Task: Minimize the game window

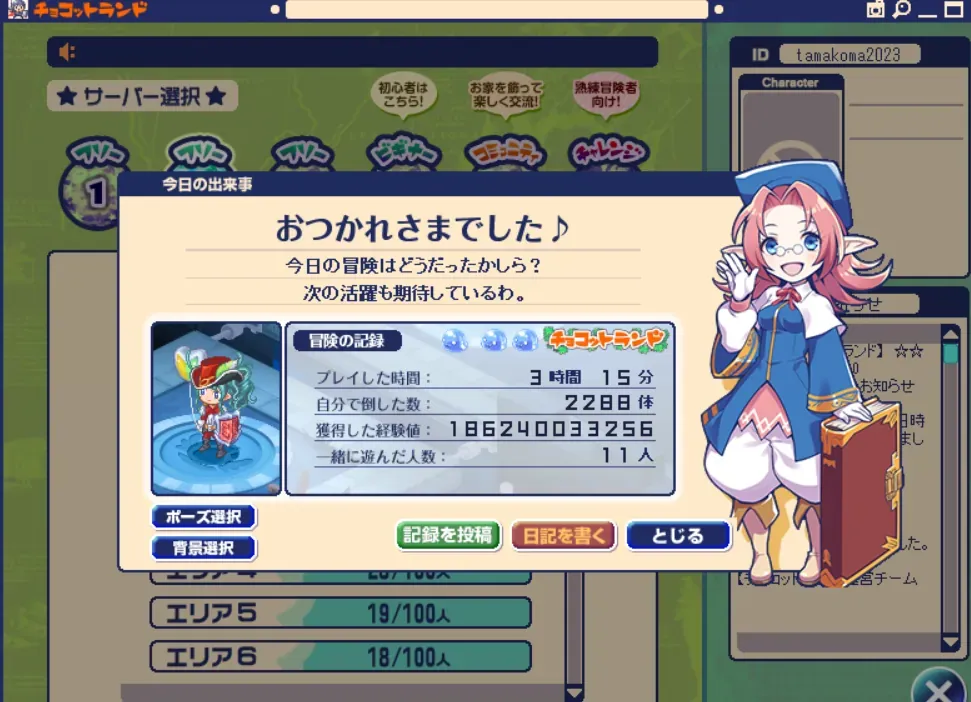Action: coord(927,10)
